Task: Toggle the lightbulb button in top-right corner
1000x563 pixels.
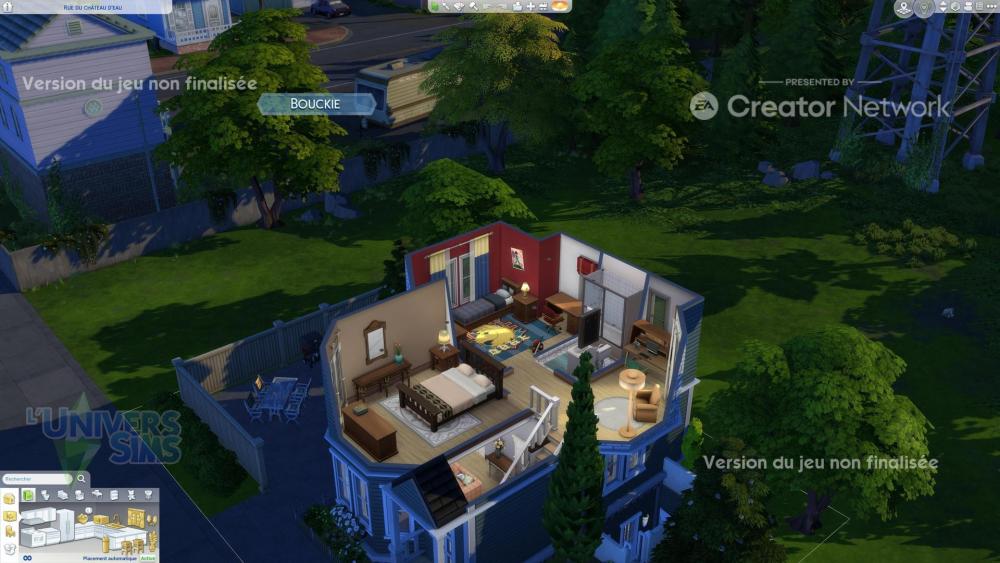Action: pos(925,8)
